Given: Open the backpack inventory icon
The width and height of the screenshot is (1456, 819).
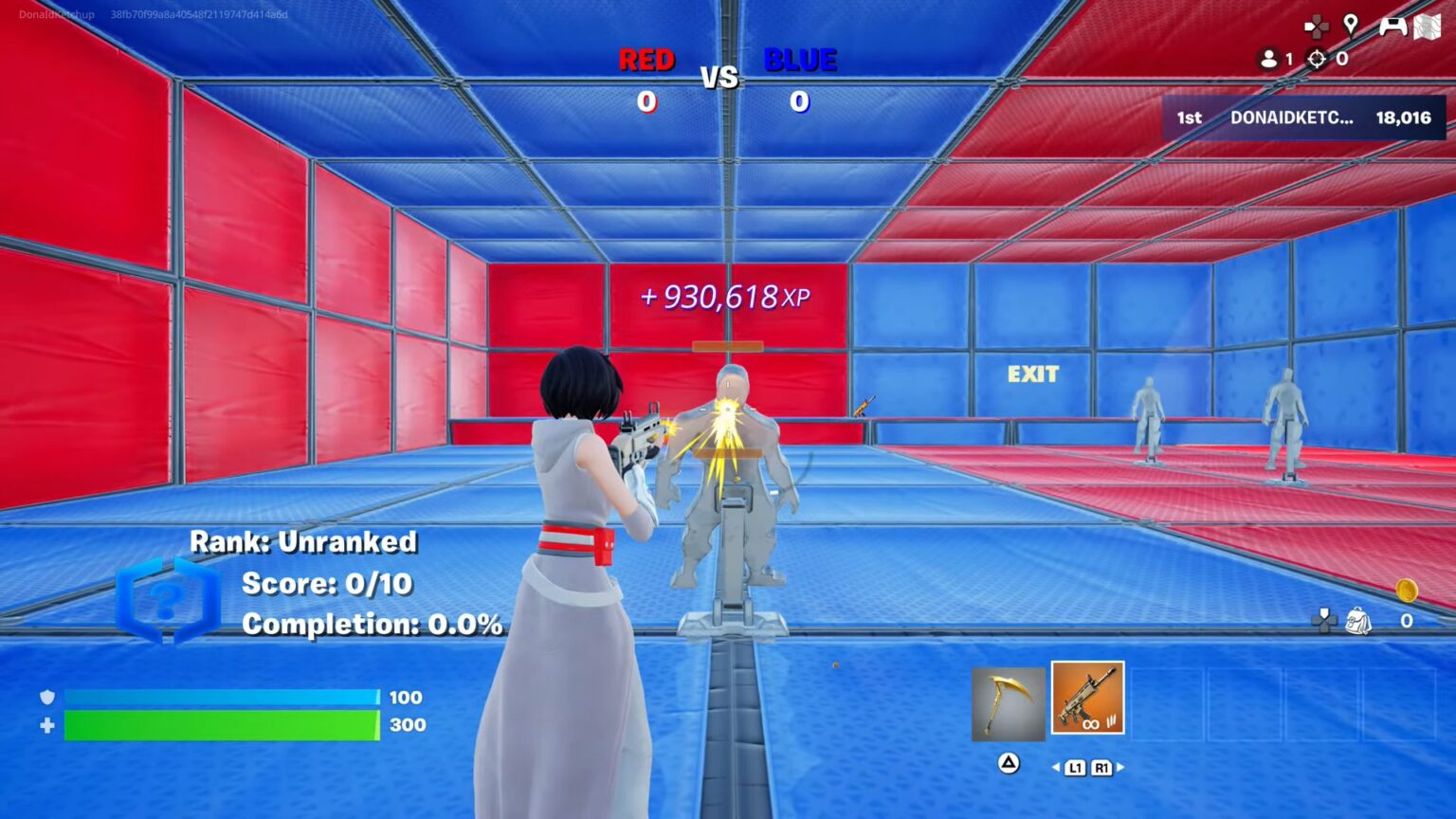Looking at the screenshot, I should pyautogui.click(x=1358, y=621).
